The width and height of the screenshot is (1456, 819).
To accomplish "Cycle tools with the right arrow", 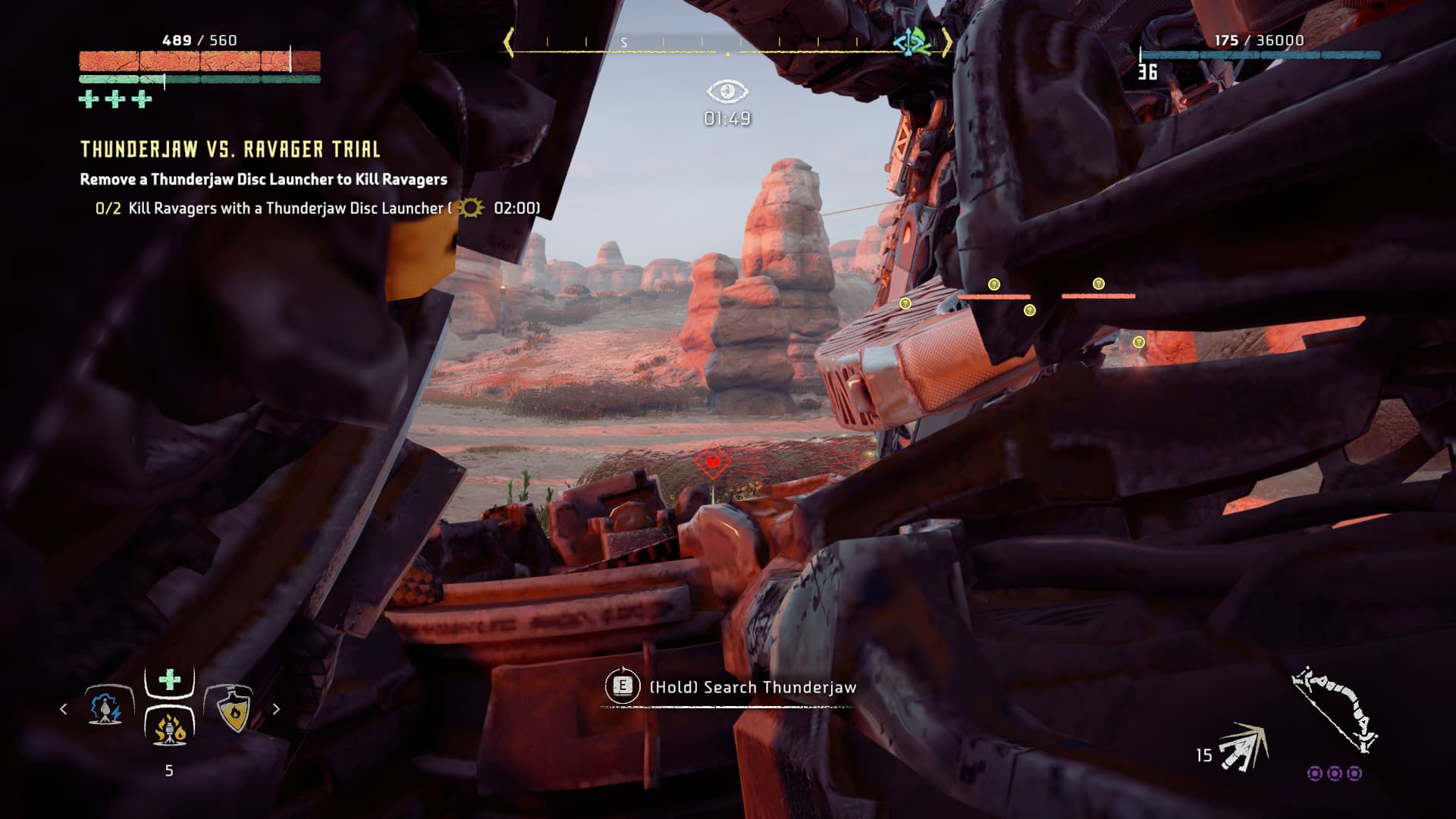I will (276, 709).
